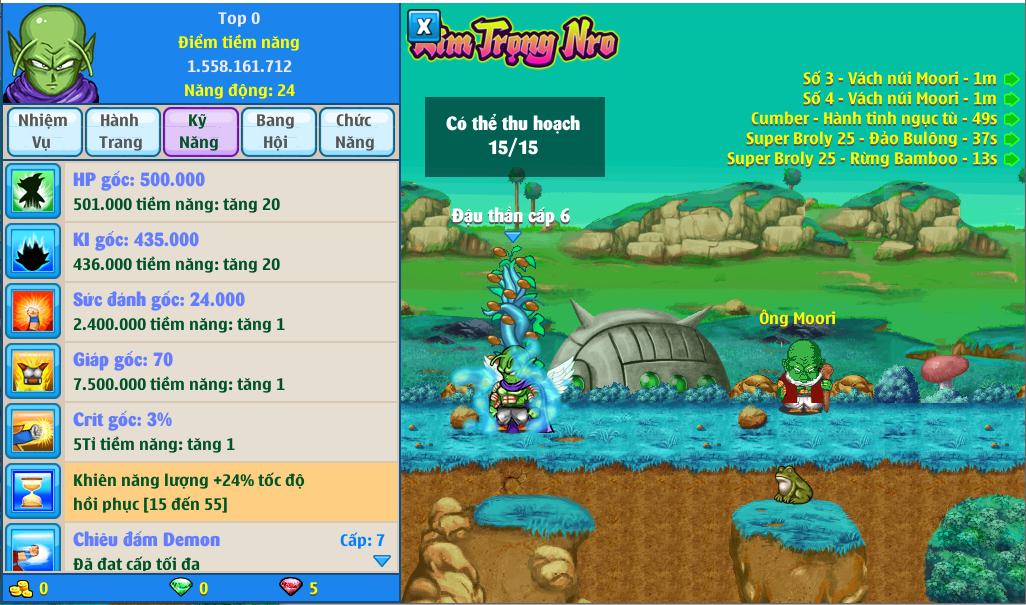The width and height of the screenshot is (1026, 605).
Task: Click the arrow beside Số 4 notification
Action: coord(1012,99)
